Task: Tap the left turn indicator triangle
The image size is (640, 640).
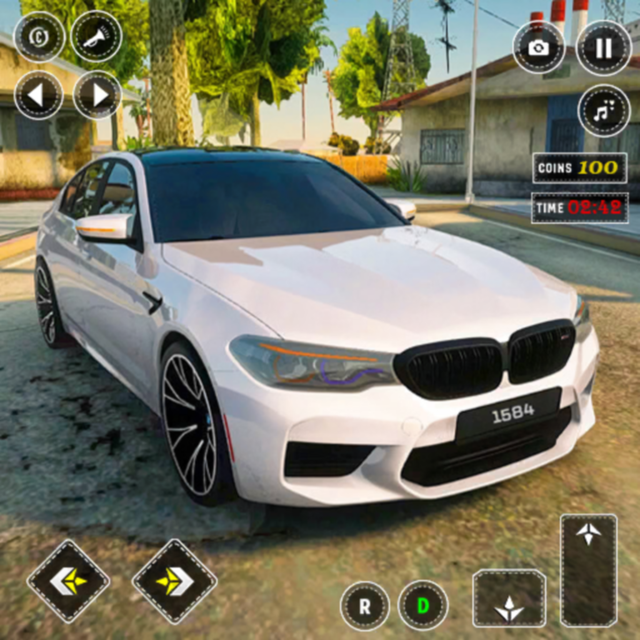Action: coord(39,95)
